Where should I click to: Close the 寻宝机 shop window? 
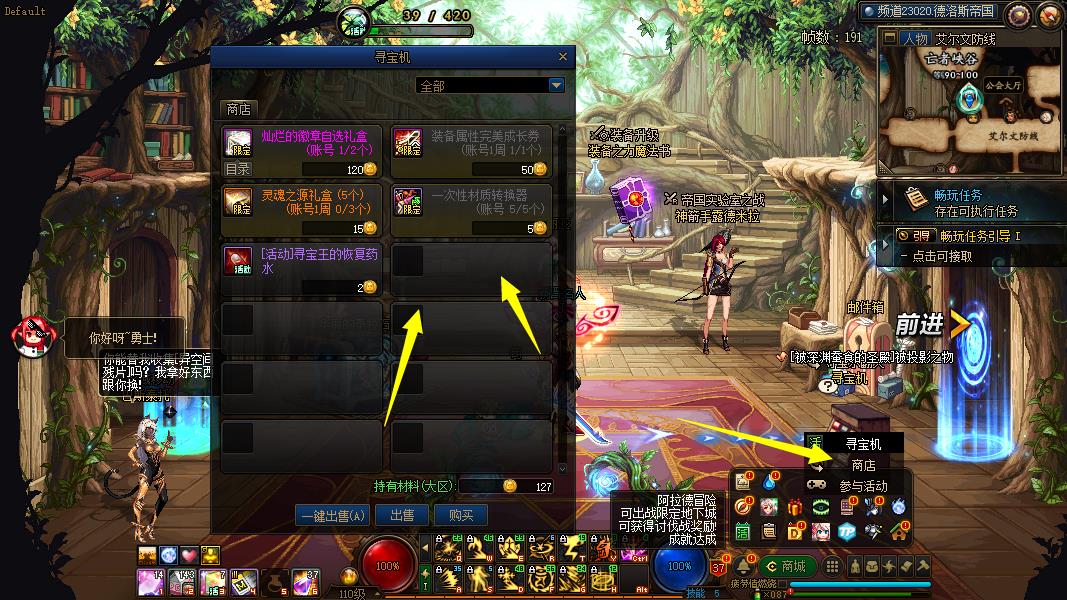[563, 57]
